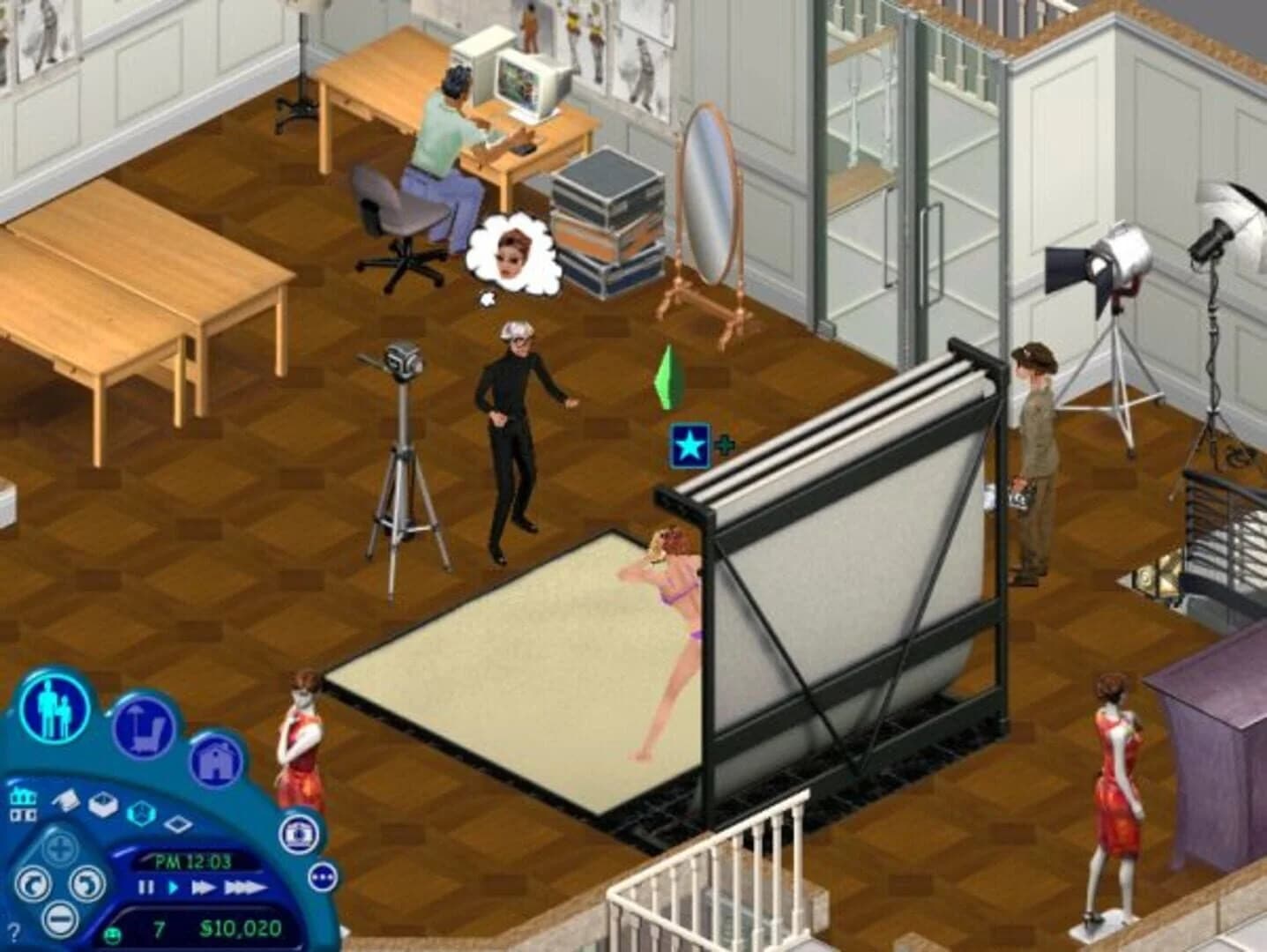Rotate the view left with the rotate icon
Viewport: 1267px width, 952px height.
[33, 885]
